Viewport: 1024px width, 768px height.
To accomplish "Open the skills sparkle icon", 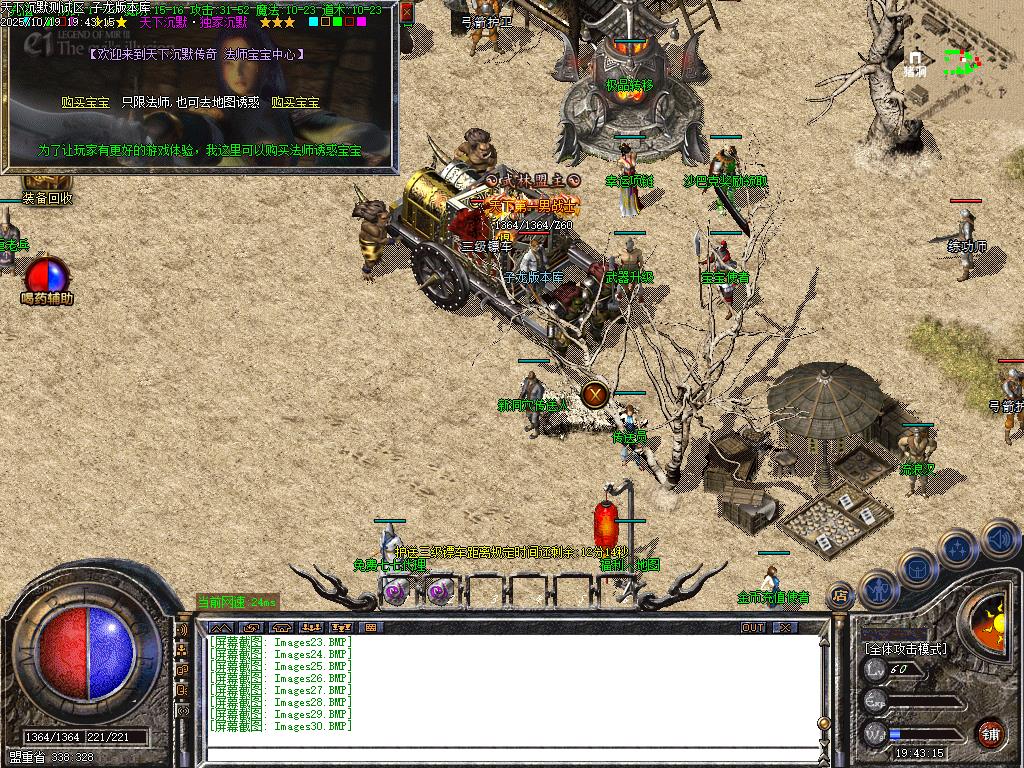I will pos(957,548).
